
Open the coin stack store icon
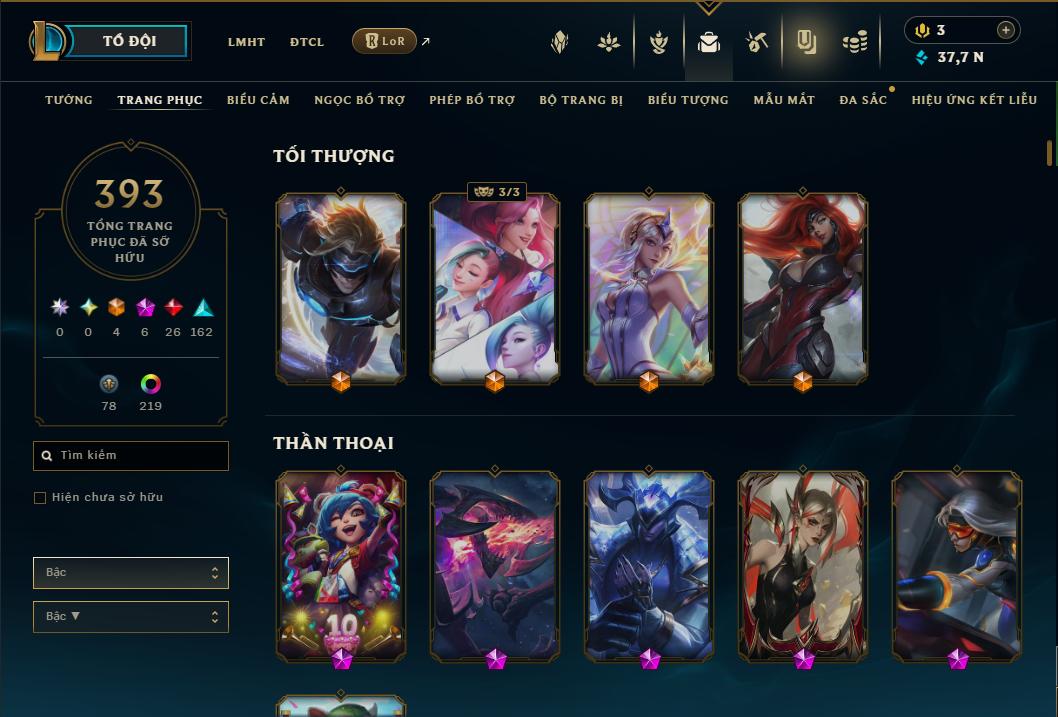click(854, 42)
